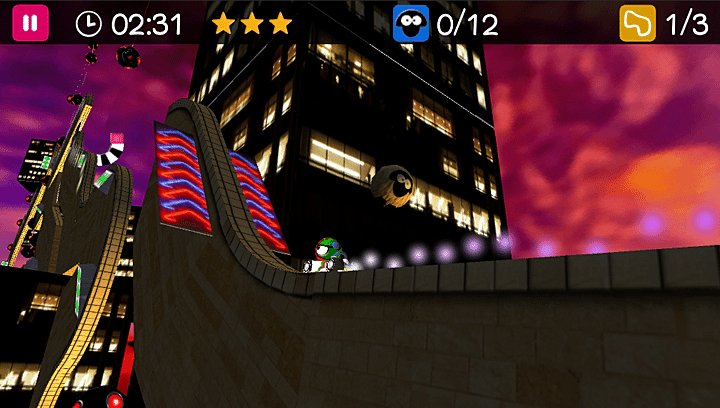Pause the game with the pink button
Screen dimensions: 720x408
point(30,23)
